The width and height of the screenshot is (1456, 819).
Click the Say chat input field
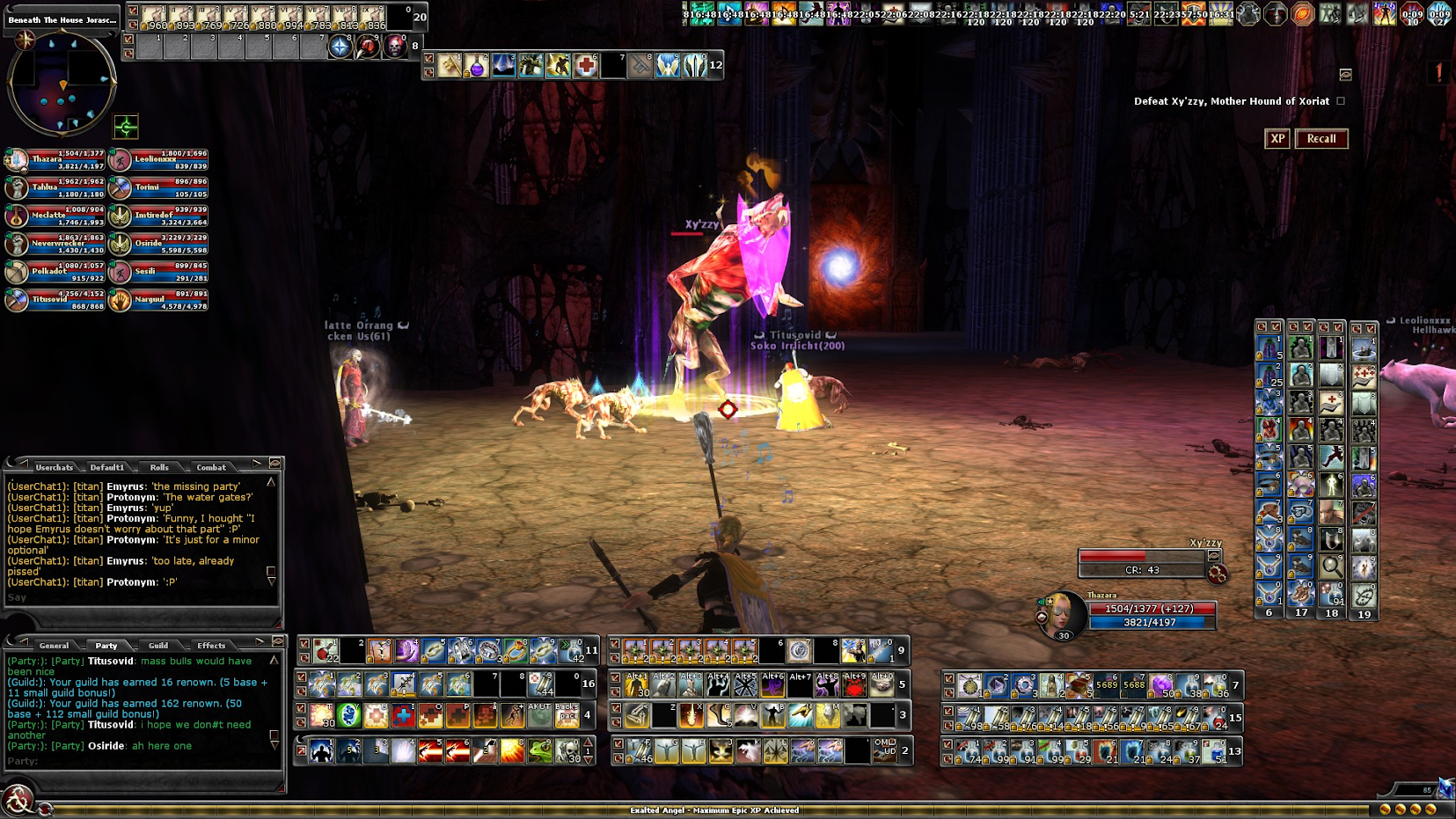coord(141,598)
